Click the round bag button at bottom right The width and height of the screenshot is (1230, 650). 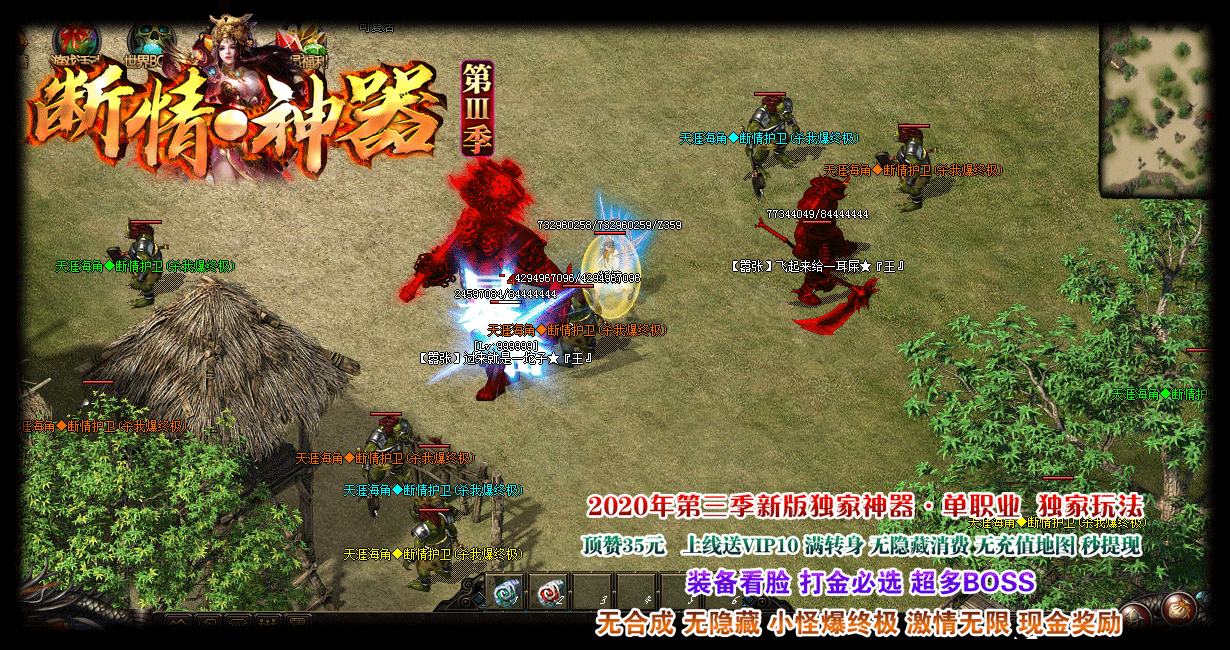(1180, 607)
